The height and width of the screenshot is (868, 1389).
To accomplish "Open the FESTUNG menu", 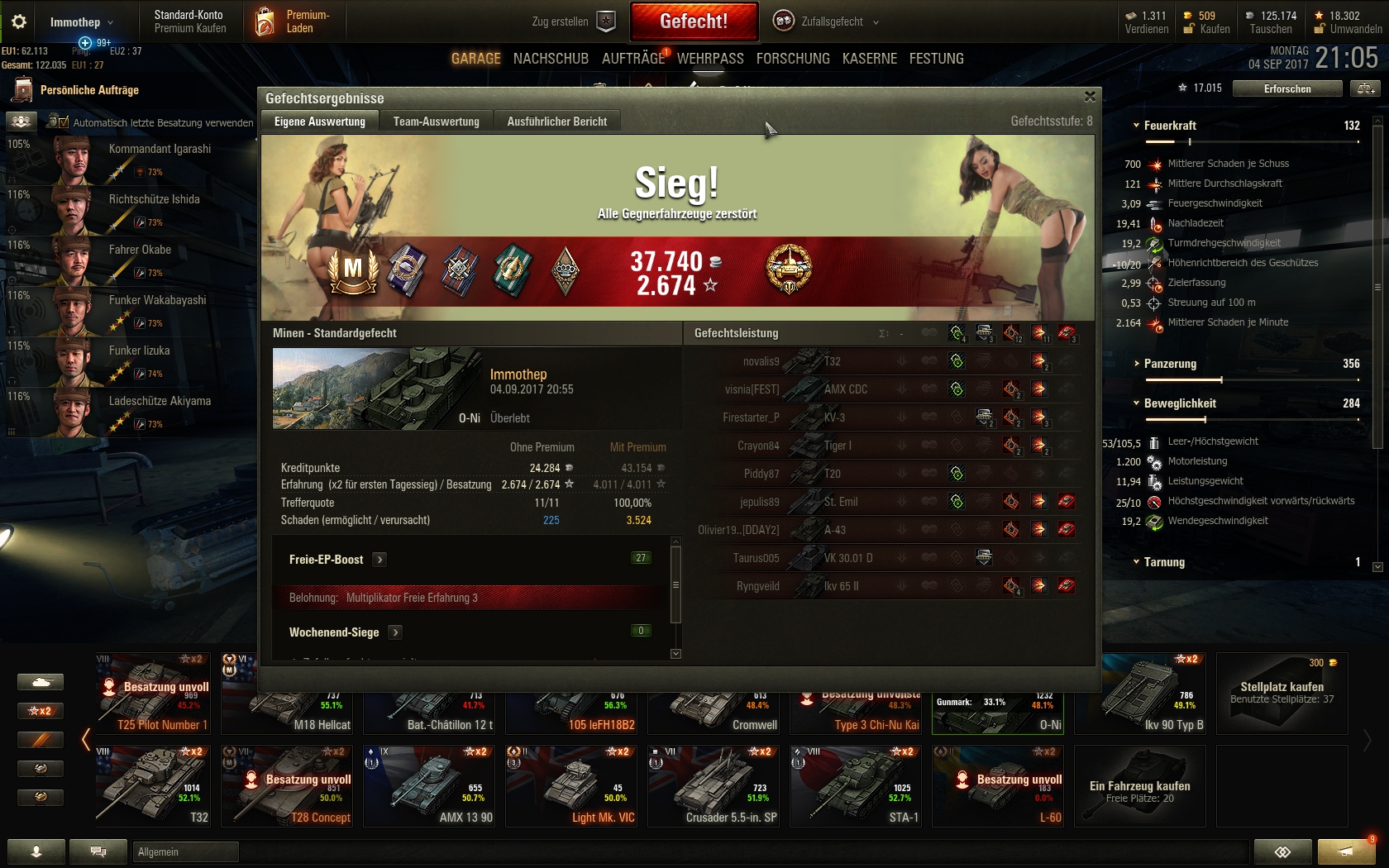I will click(x=936, y=59).
